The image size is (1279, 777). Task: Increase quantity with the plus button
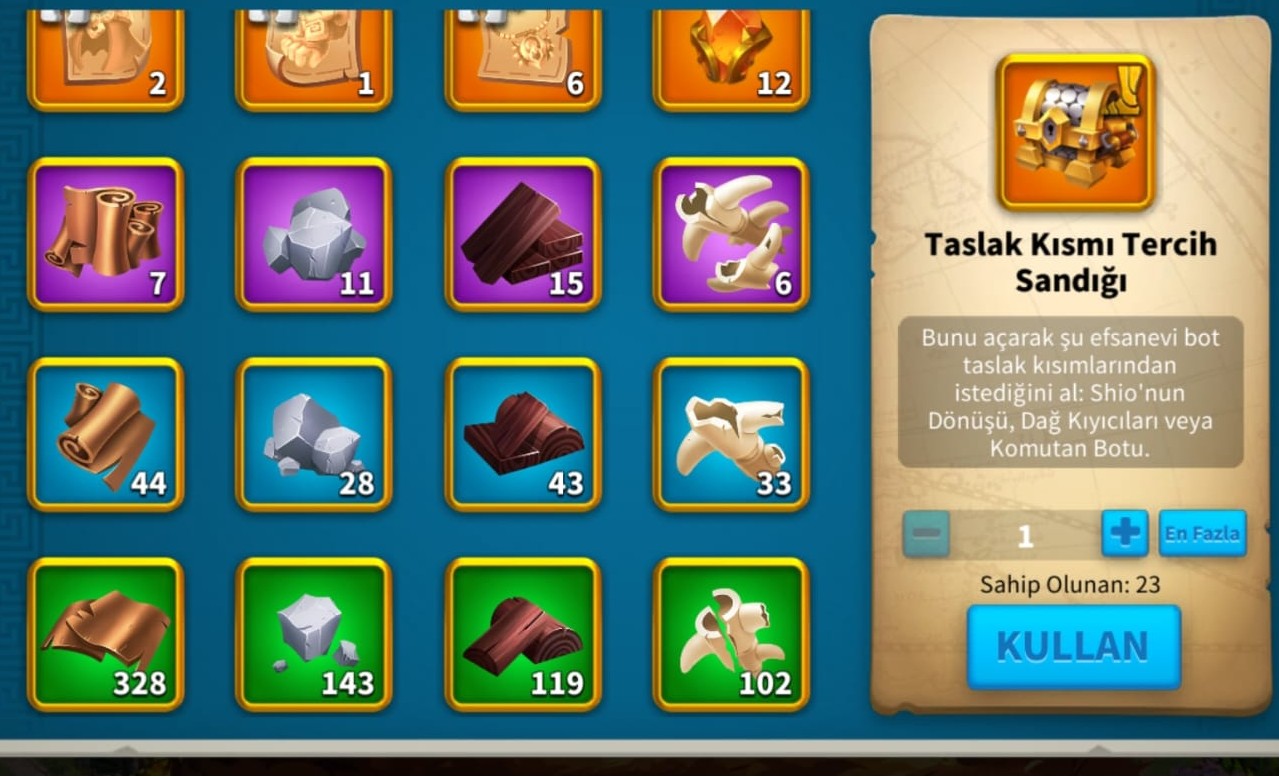click(x=1124, y=533)
